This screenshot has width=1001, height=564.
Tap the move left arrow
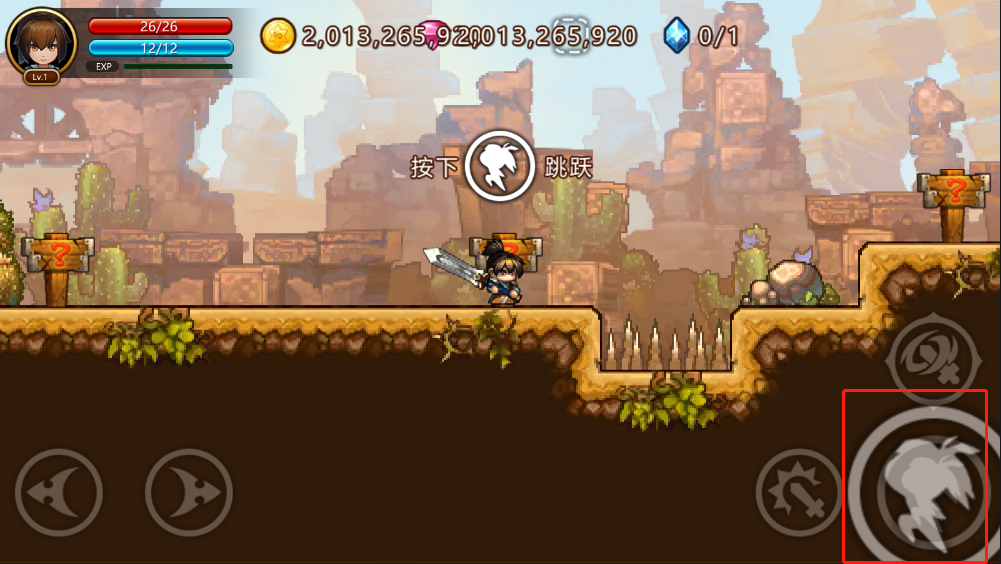tap(59, 492)
